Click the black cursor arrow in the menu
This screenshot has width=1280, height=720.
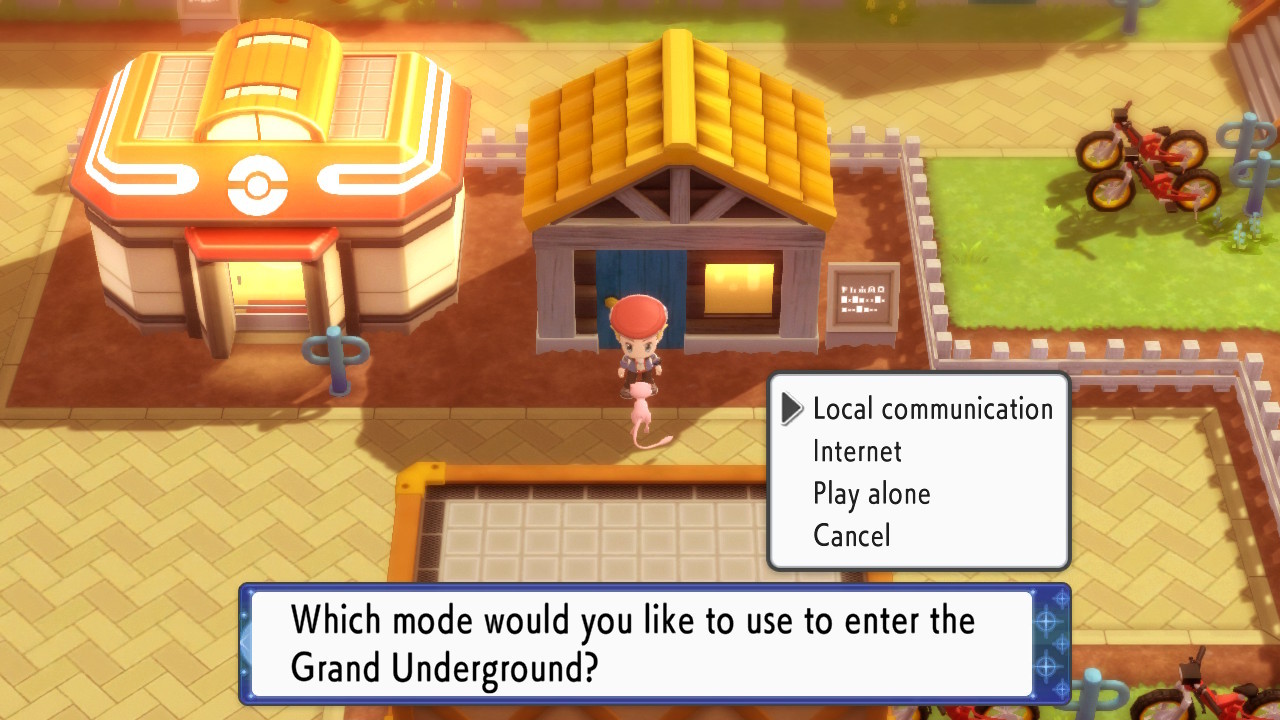(x=793, y=409)
